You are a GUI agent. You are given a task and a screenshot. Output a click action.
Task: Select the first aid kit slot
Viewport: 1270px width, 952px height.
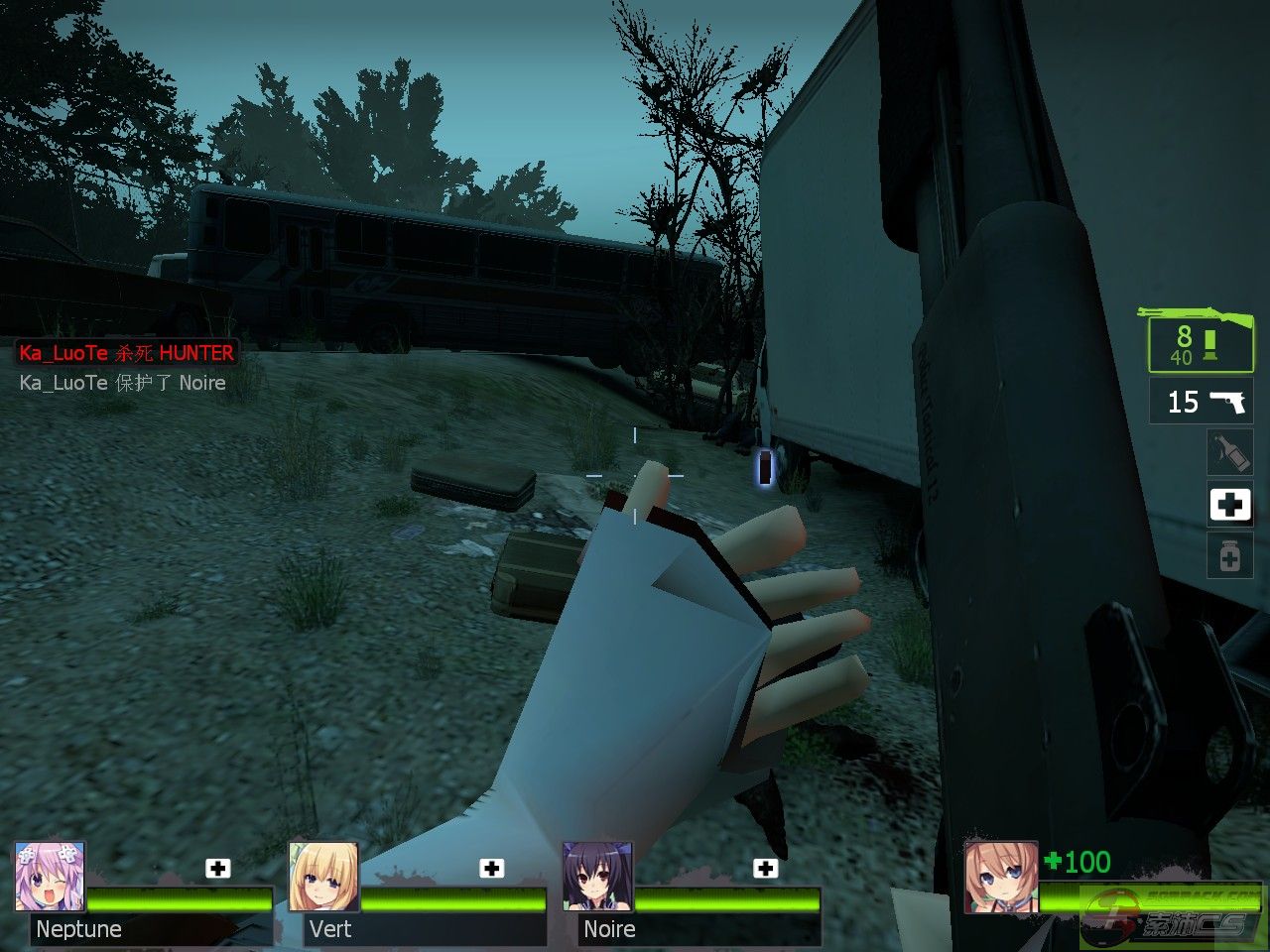pyautogui.click(x=1229, y=505)
